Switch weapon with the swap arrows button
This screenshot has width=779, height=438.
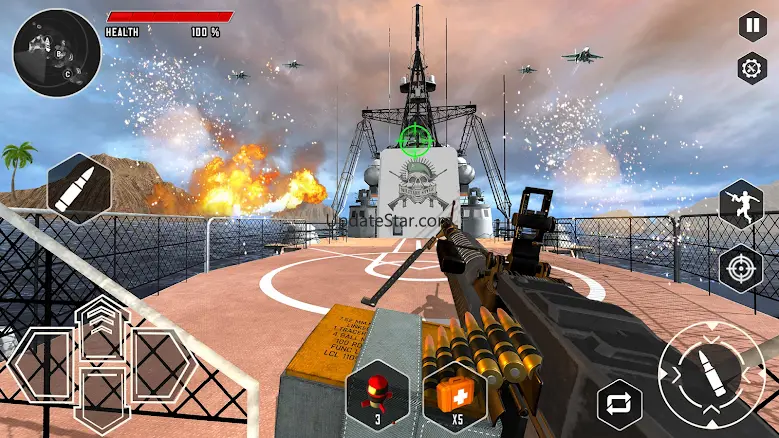[x=619, y=404]
